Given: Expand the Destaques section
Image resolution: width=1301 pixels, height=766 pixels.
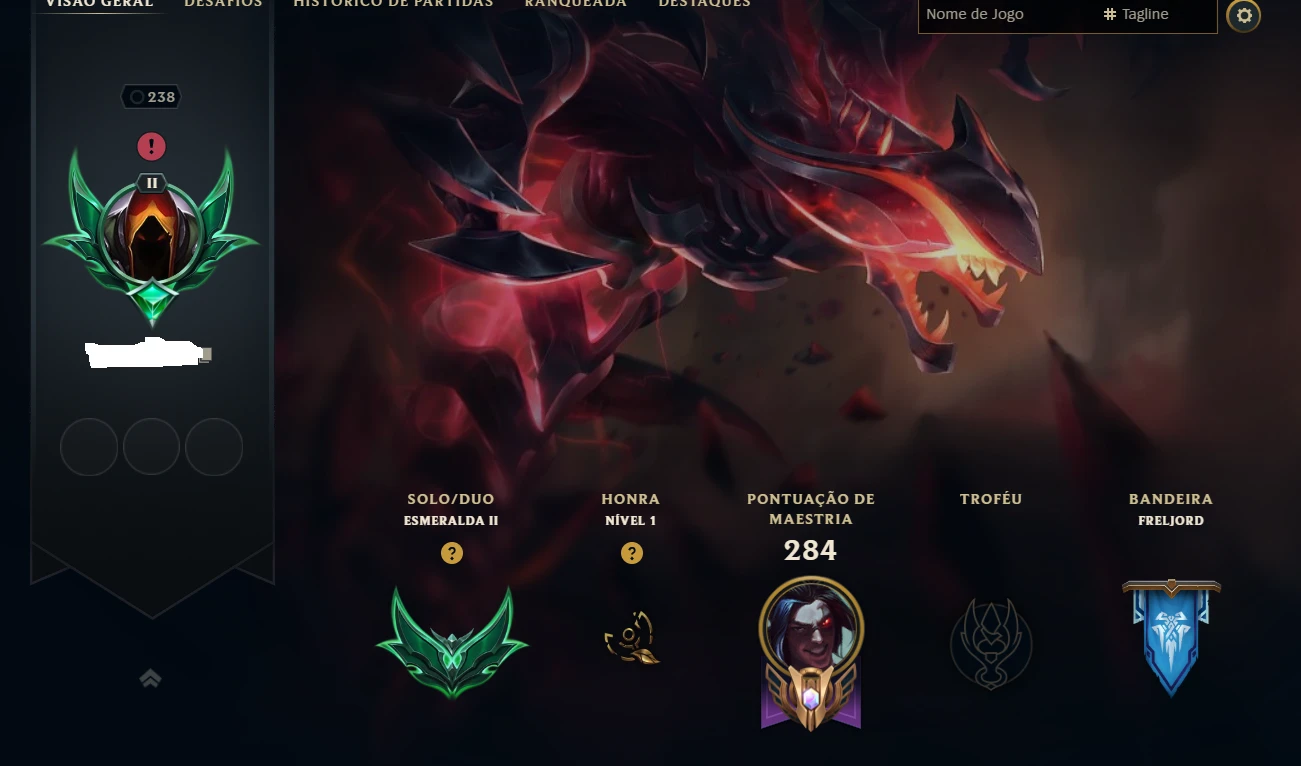Looking at the screenshot, I should pos(703,5).
